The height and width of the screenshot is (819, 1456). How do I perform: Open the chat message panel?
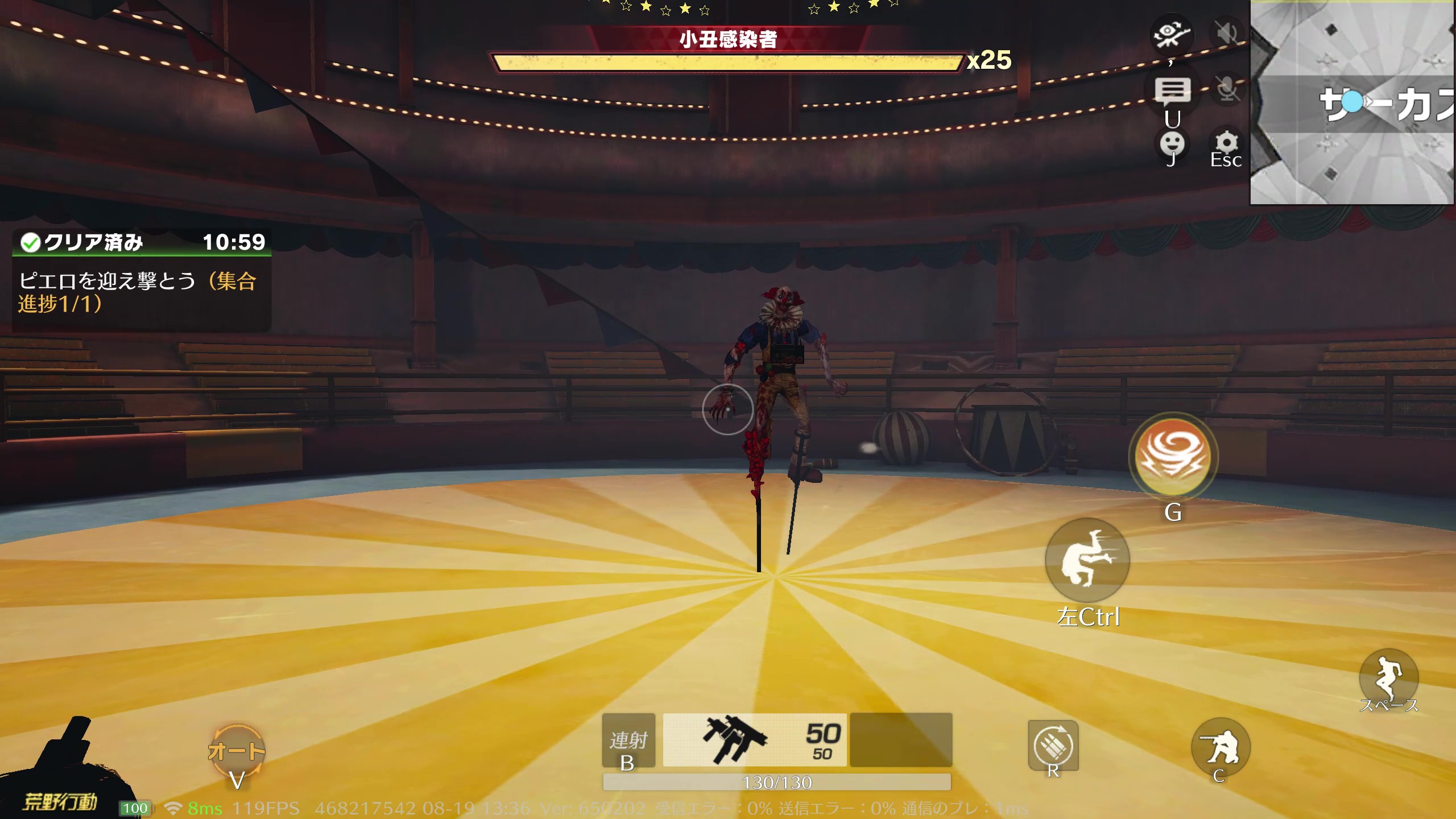pos(1172,91)
